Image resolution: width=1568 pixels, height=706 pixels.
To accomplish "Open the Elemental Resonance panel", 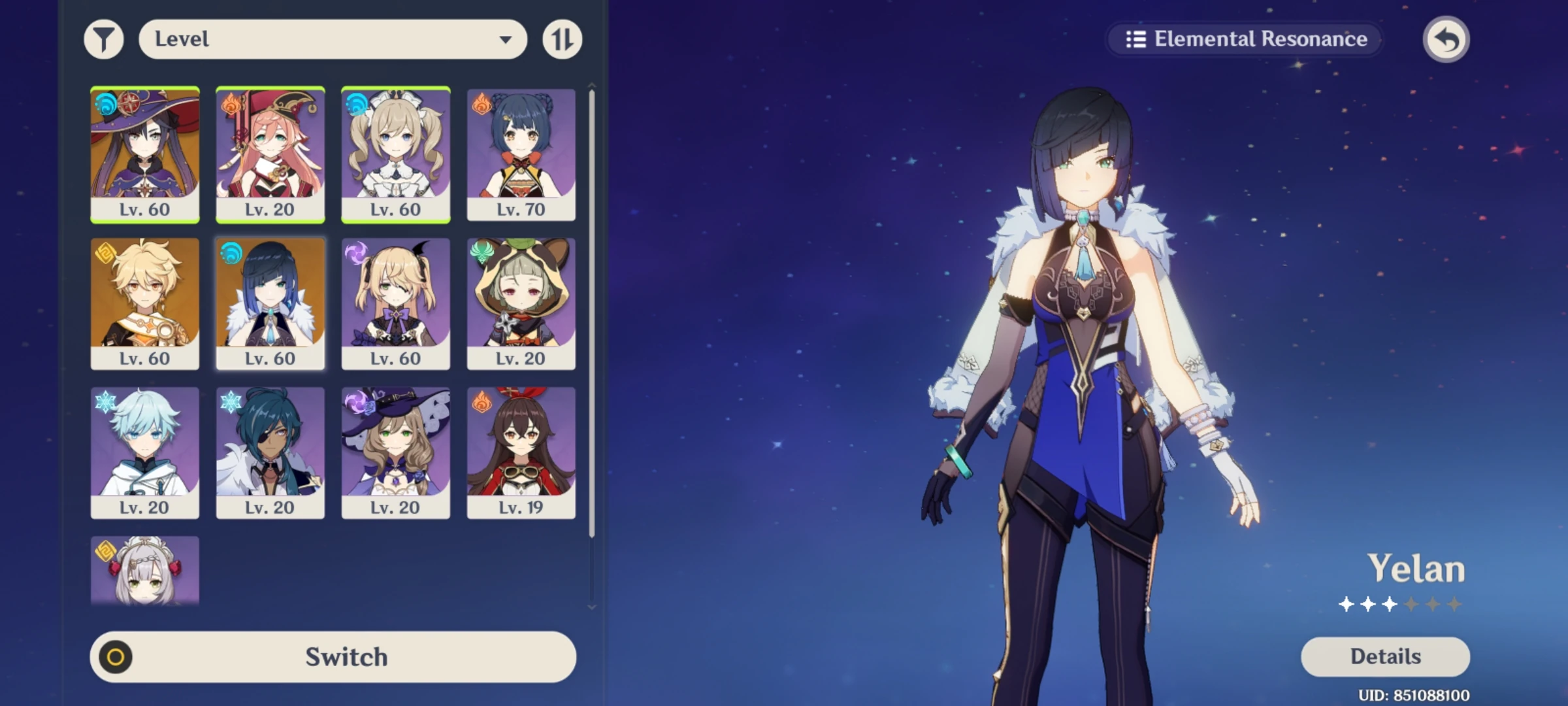I will click(1243, 39).
